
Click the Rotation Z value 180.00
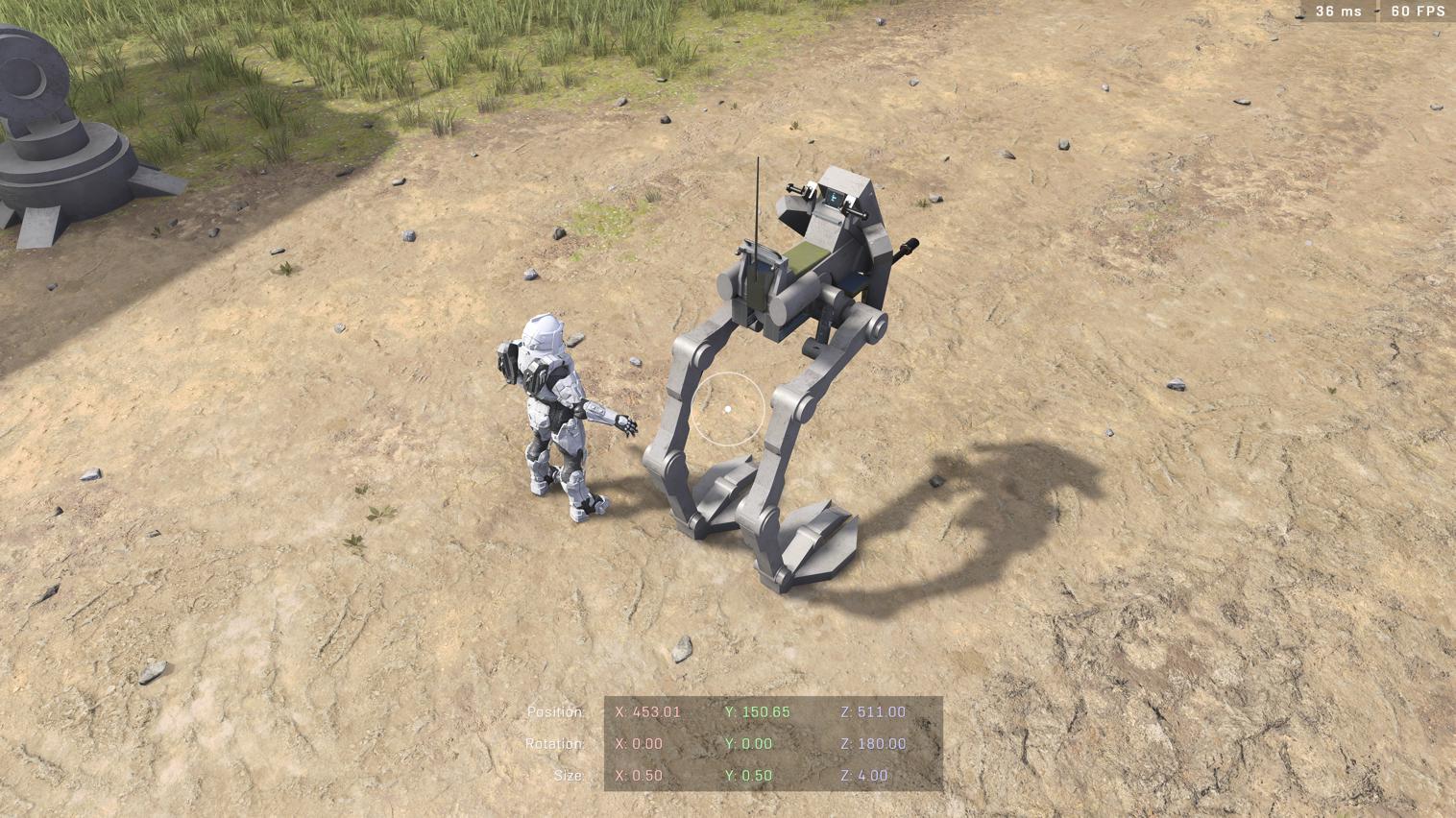pyautogui.click(x=875, y=743)
